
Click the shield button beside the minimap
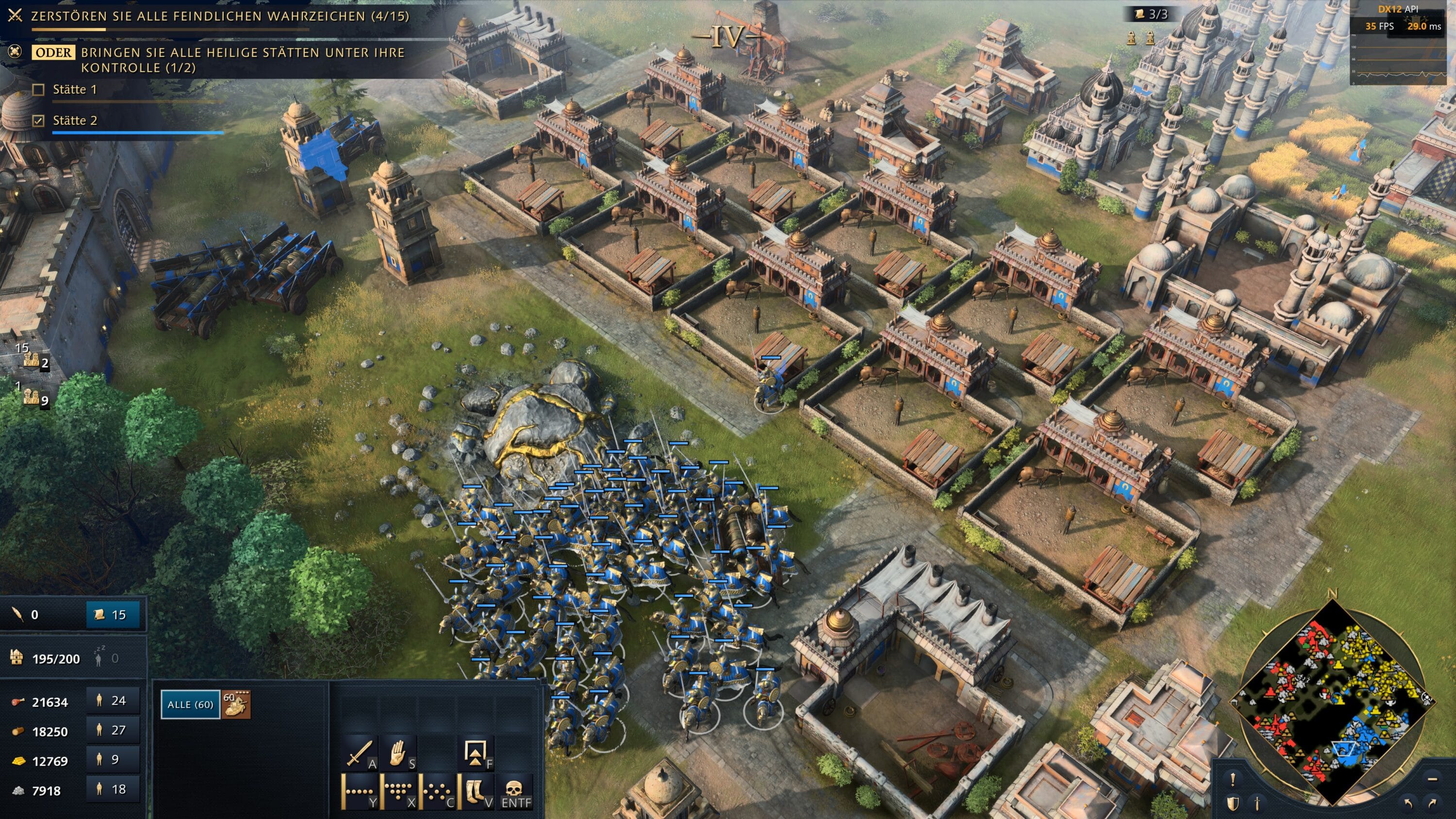tap(1233, 803)
